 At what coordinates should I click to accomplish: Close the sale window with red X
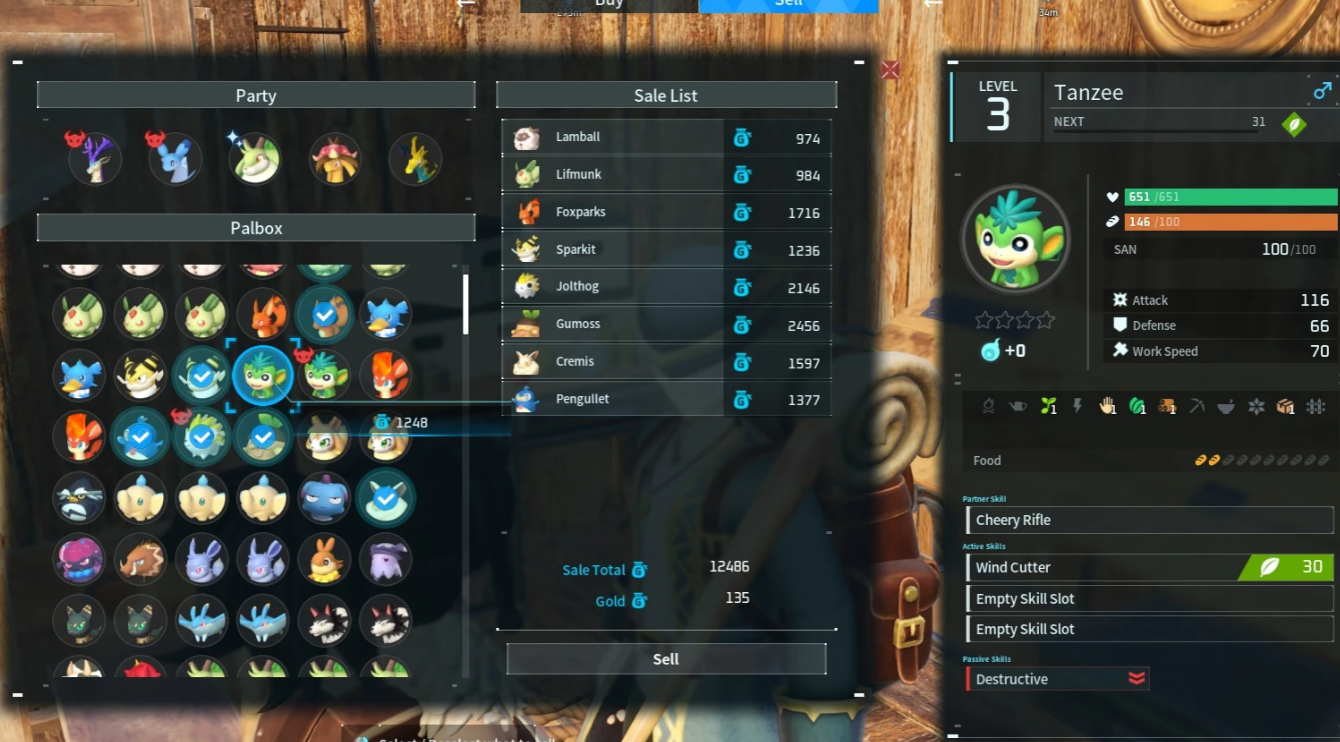(x=890, y=69)
